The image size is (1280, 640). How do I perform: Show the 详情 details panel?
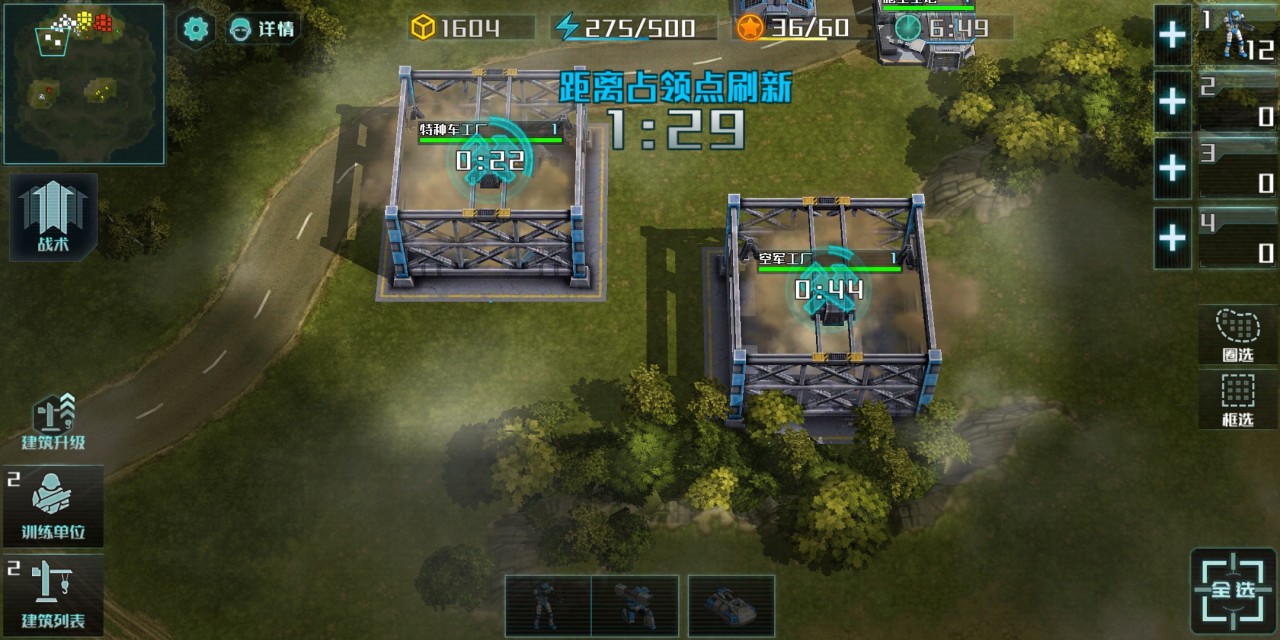pyautogui.click(x=262, y=28)
